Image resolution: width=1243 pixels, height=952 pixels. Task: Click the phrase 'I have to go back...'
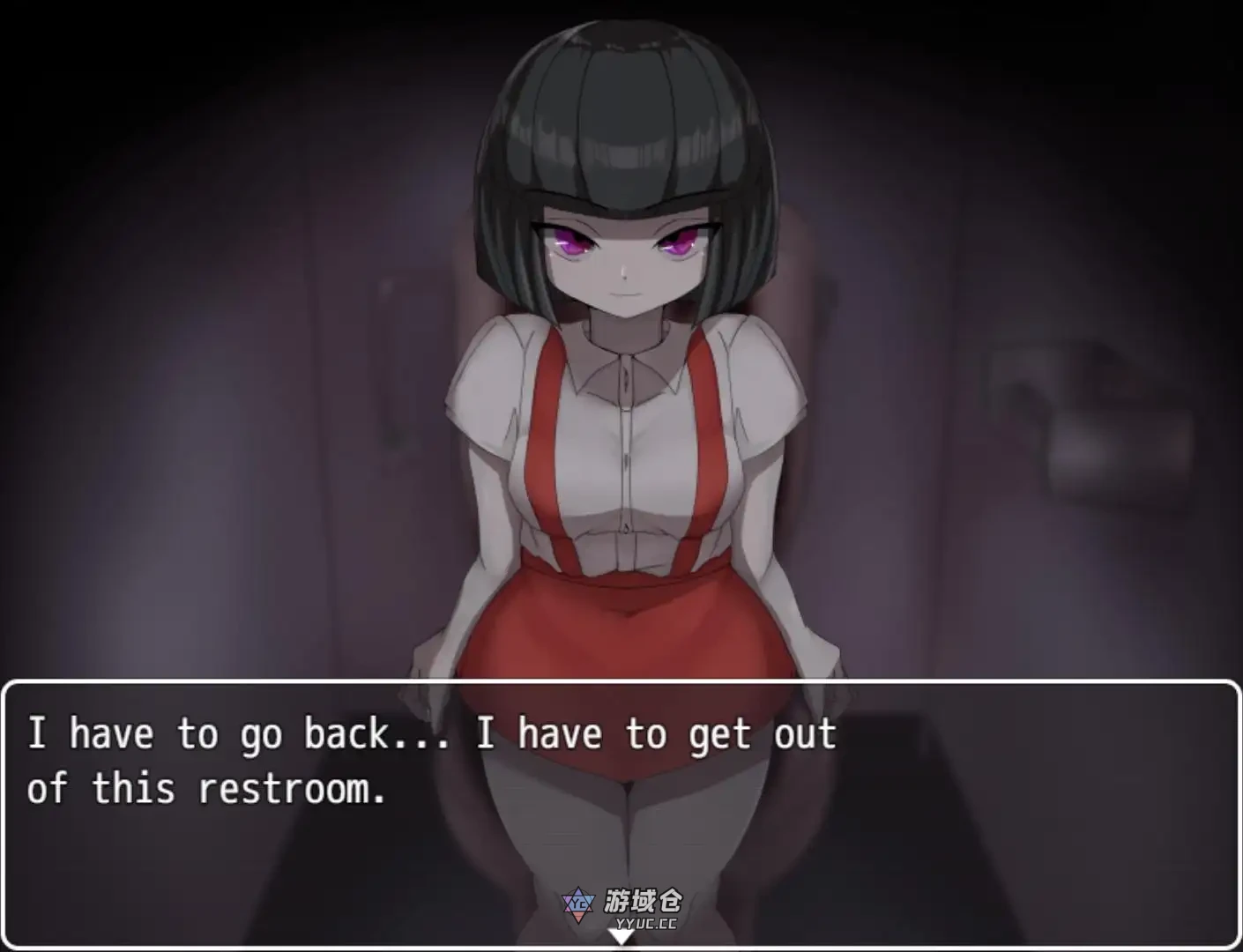pyautogui.click(x=238, y=733)
